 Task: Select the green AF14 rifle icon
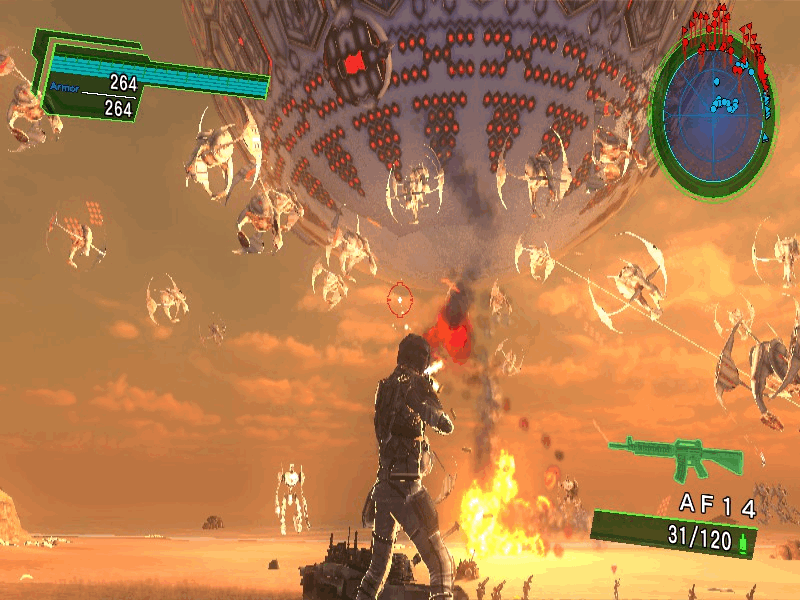[677, 458]
